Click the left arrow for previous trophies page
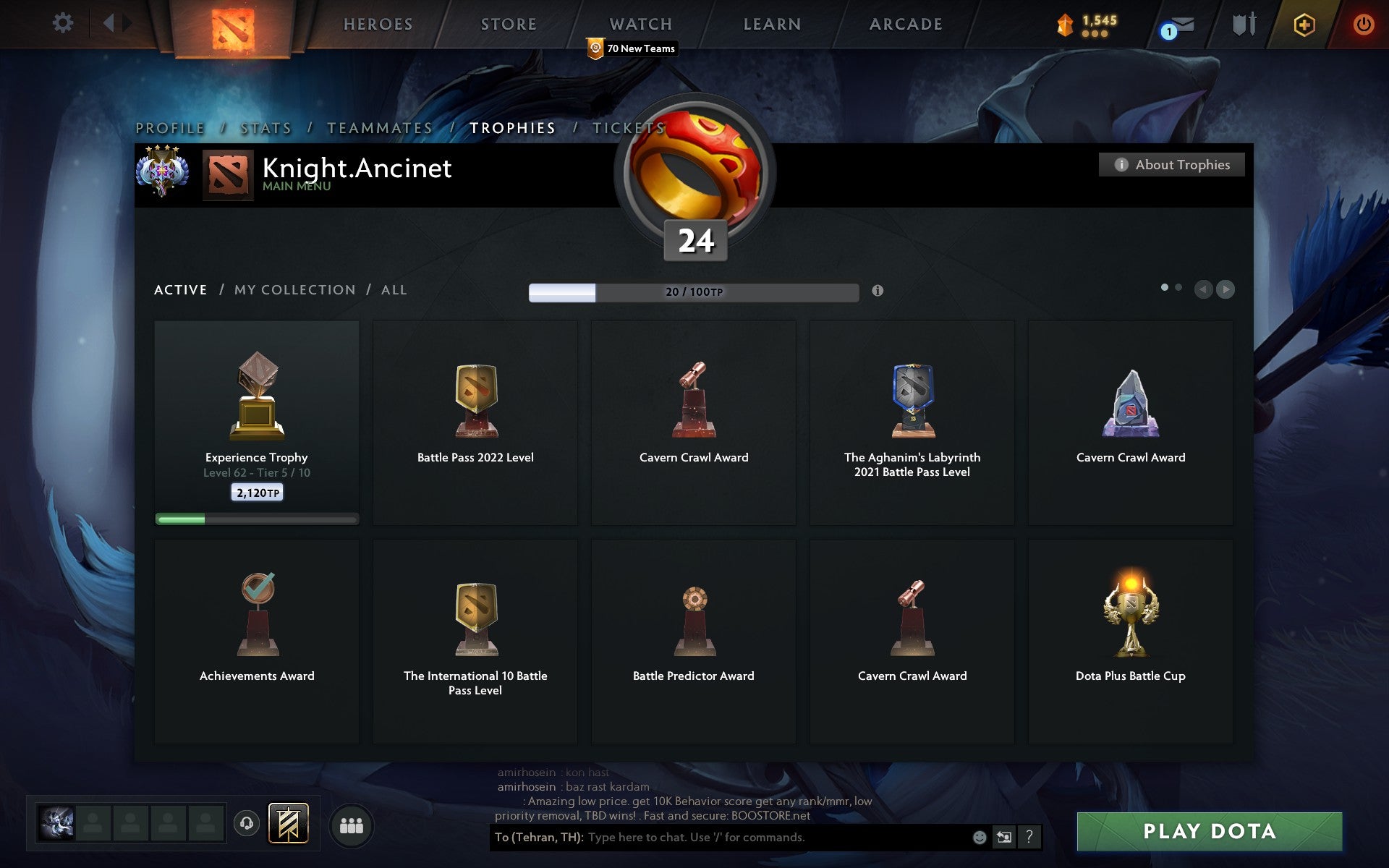The width and height of the screenshot is (1389, 868). tap(1203, 289)
